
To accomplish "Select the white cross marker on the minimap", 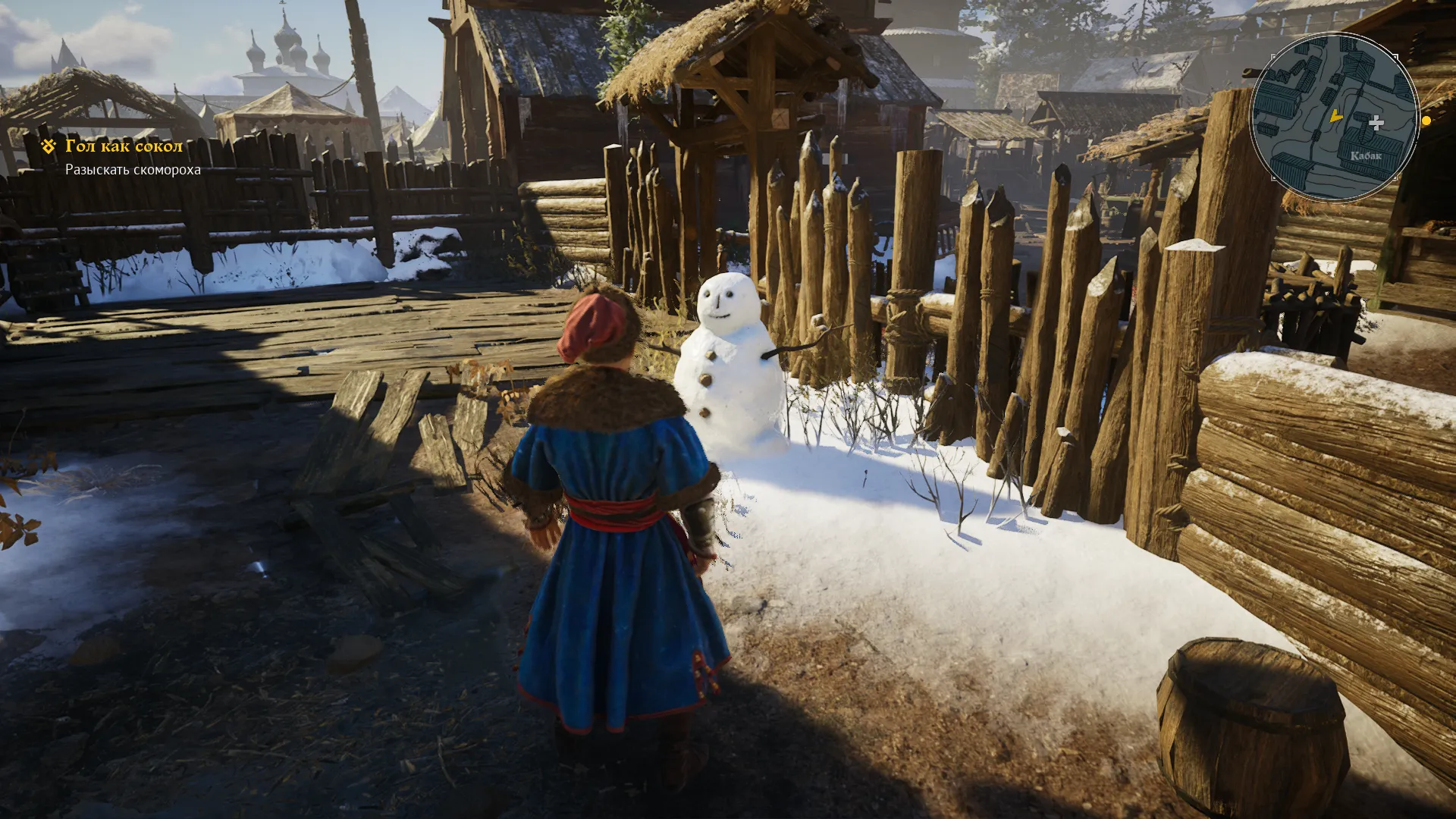I will pyautogui.click(x=1376, y=122).
